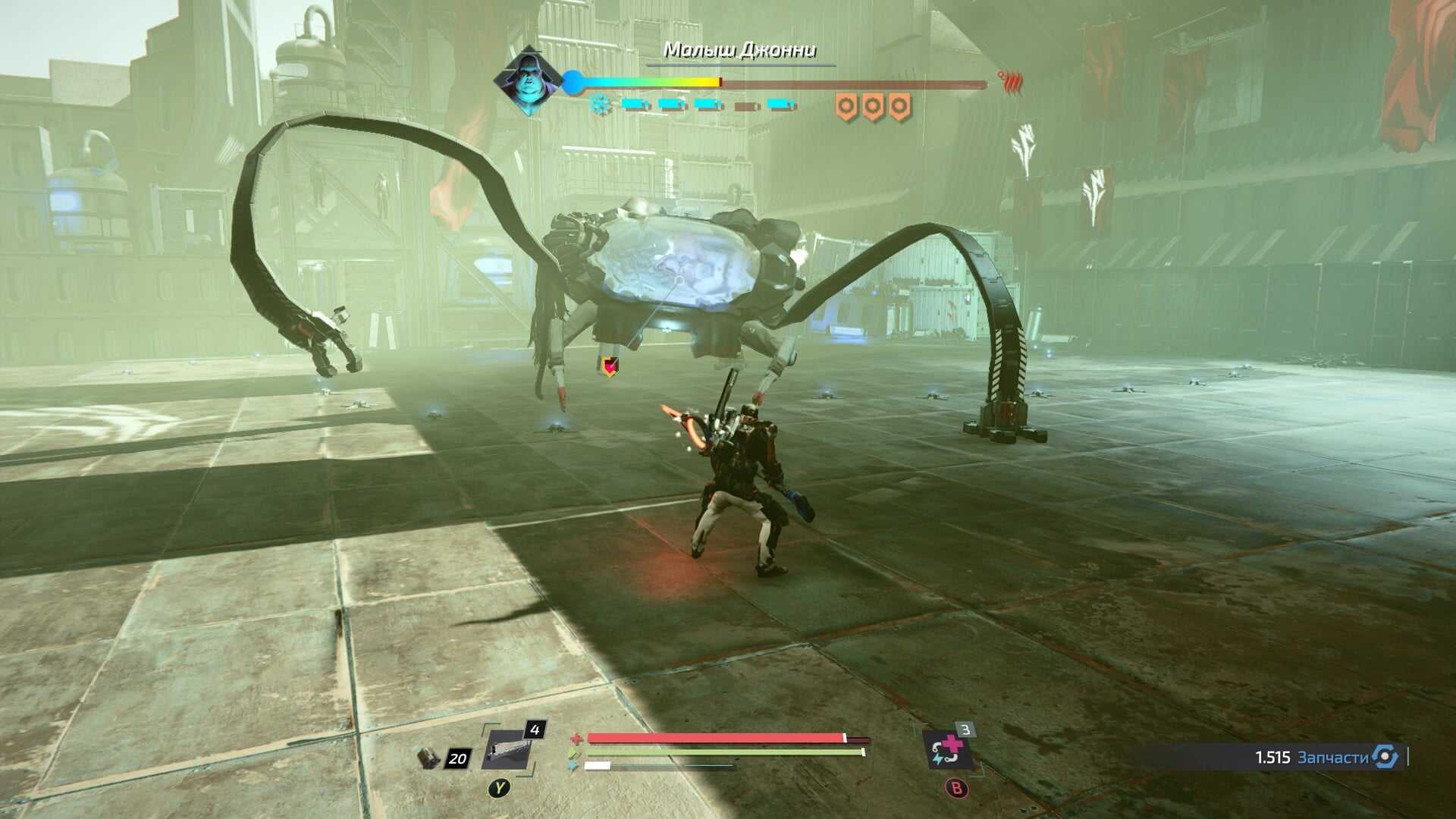Click the Запчасти scrap currency icon
The height and width of the screenshot is (819, 1456).
tap(1385, 757)
